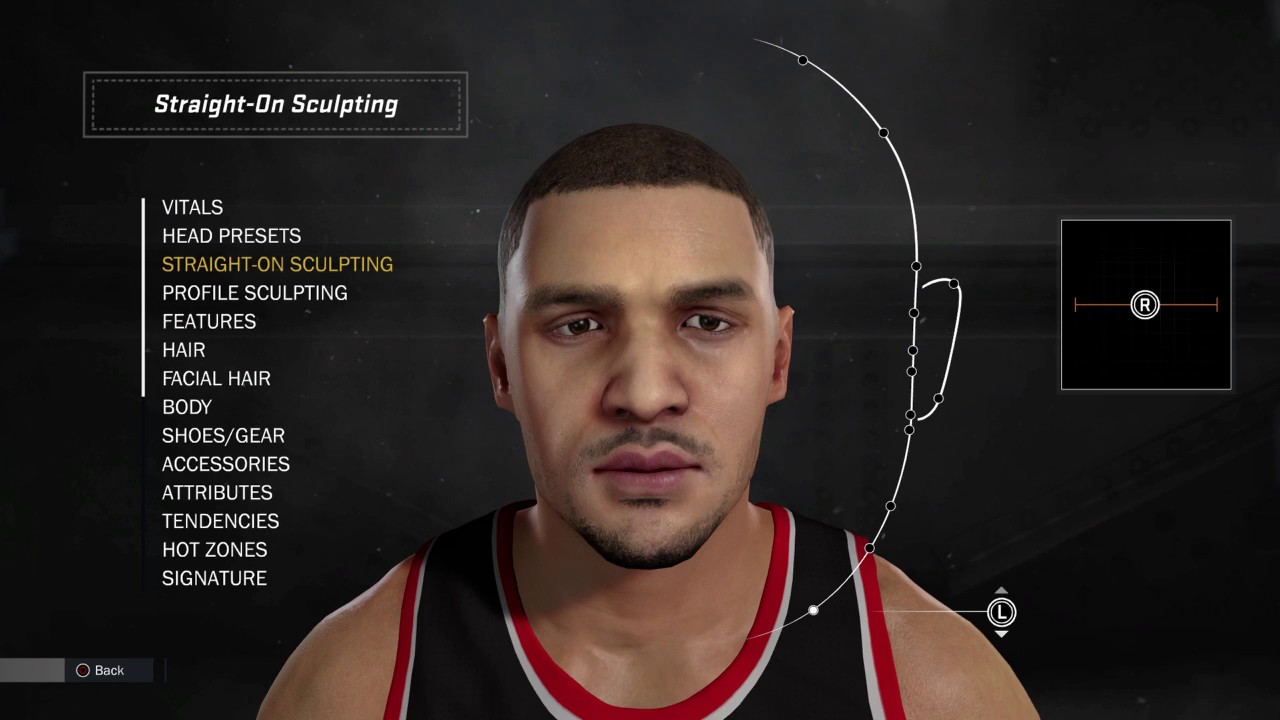Screen dimensions: 1280x720
Task: Switch to Profile Sculpting
Action: [254, 293]
